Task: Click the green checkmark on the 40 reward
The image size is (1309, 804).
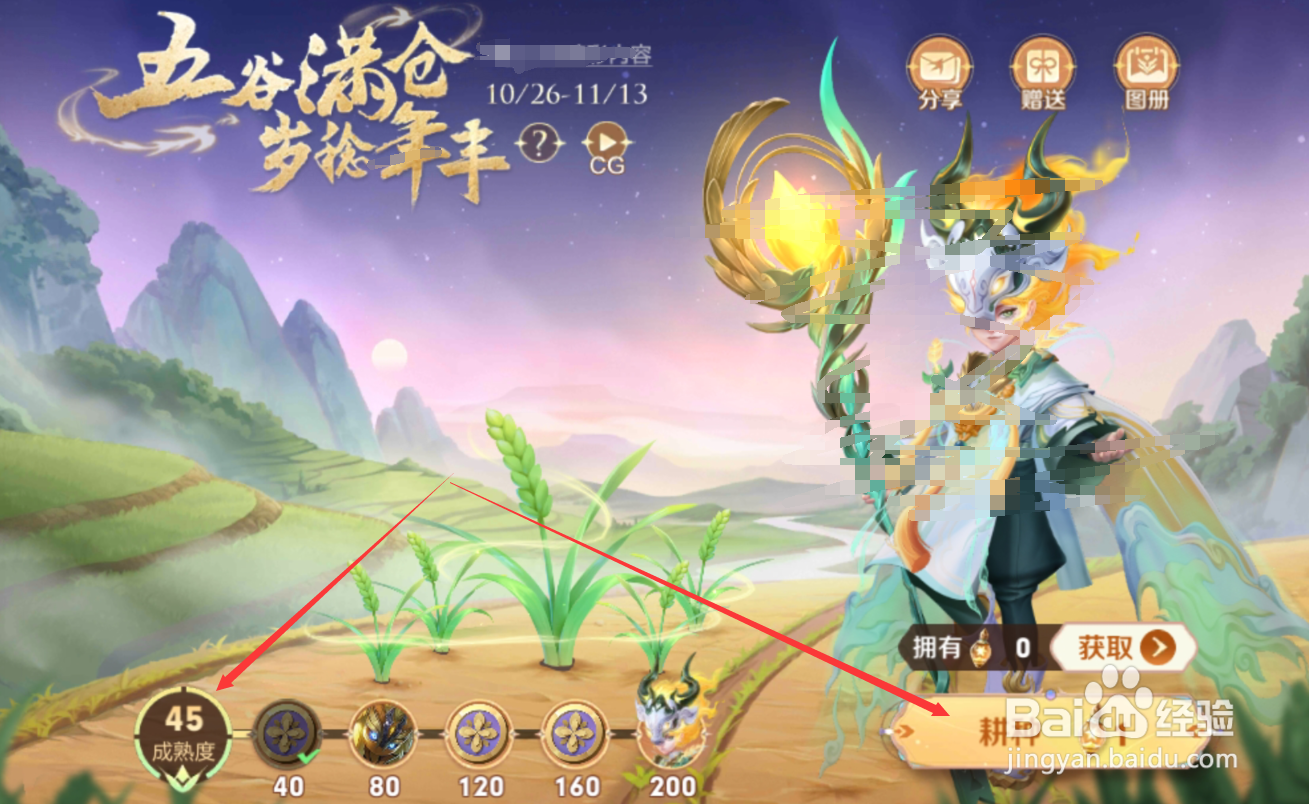Action: [306, 755]
